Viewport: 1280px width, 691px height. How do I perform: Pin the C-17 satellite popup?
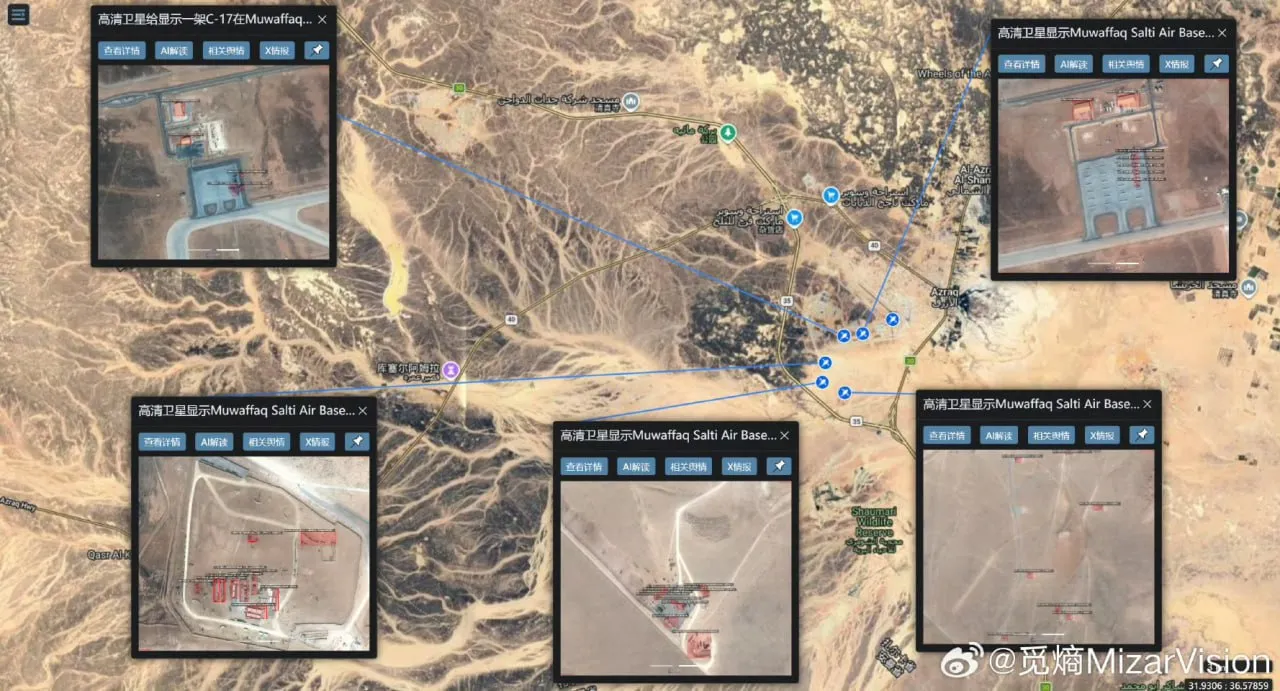[316, 50]
